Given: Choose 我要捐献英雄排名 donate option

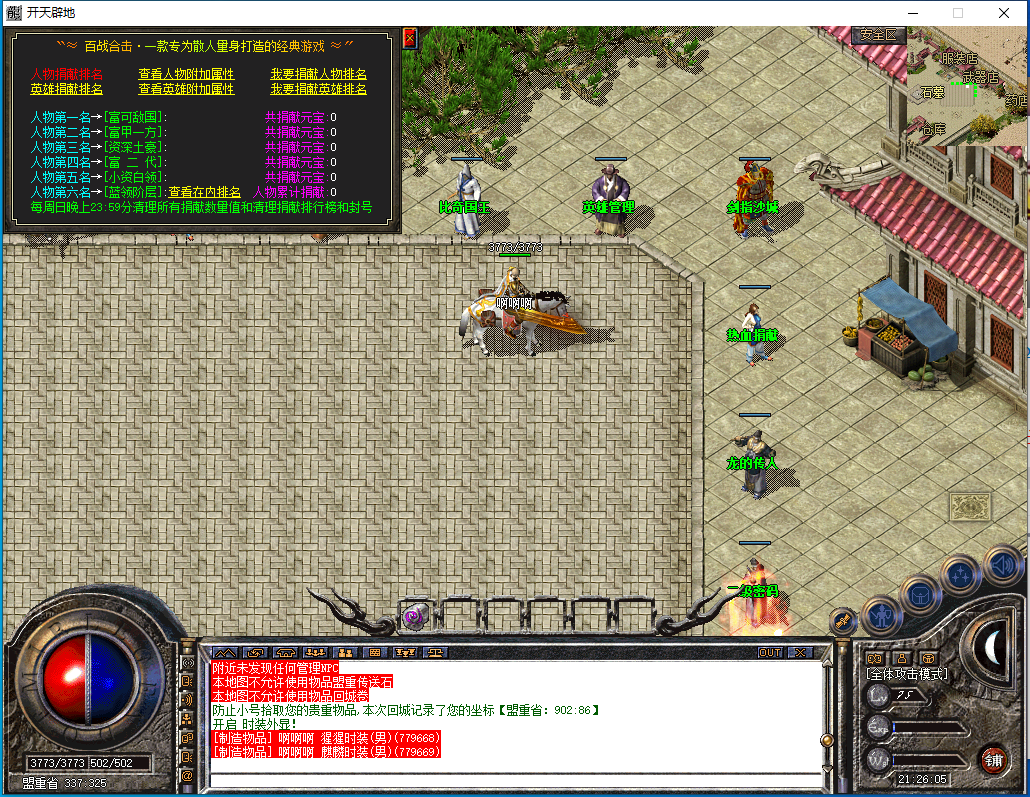Looking at the screenshot, I should pos(318,89).
